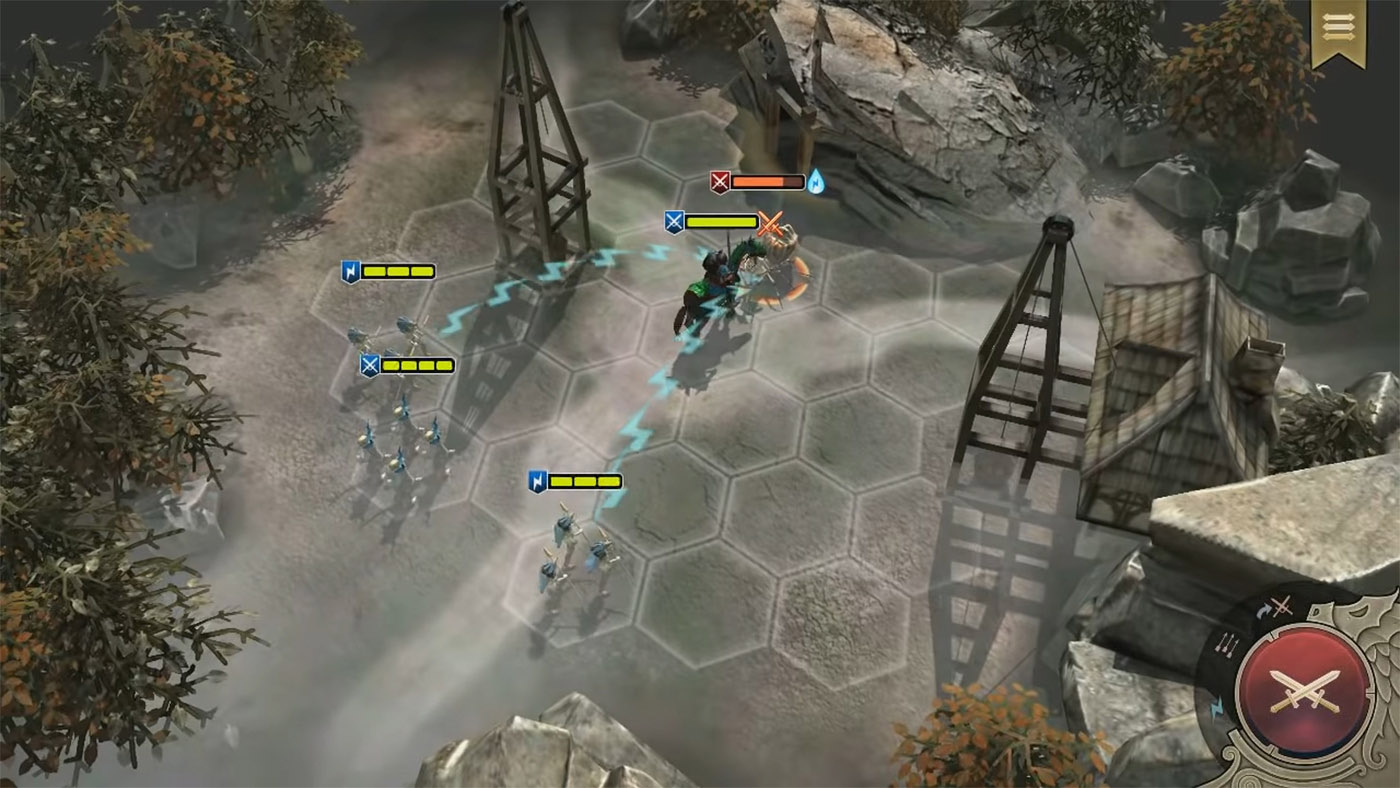Tap the blue X shield badge on left unit bar

coord(370,365)
